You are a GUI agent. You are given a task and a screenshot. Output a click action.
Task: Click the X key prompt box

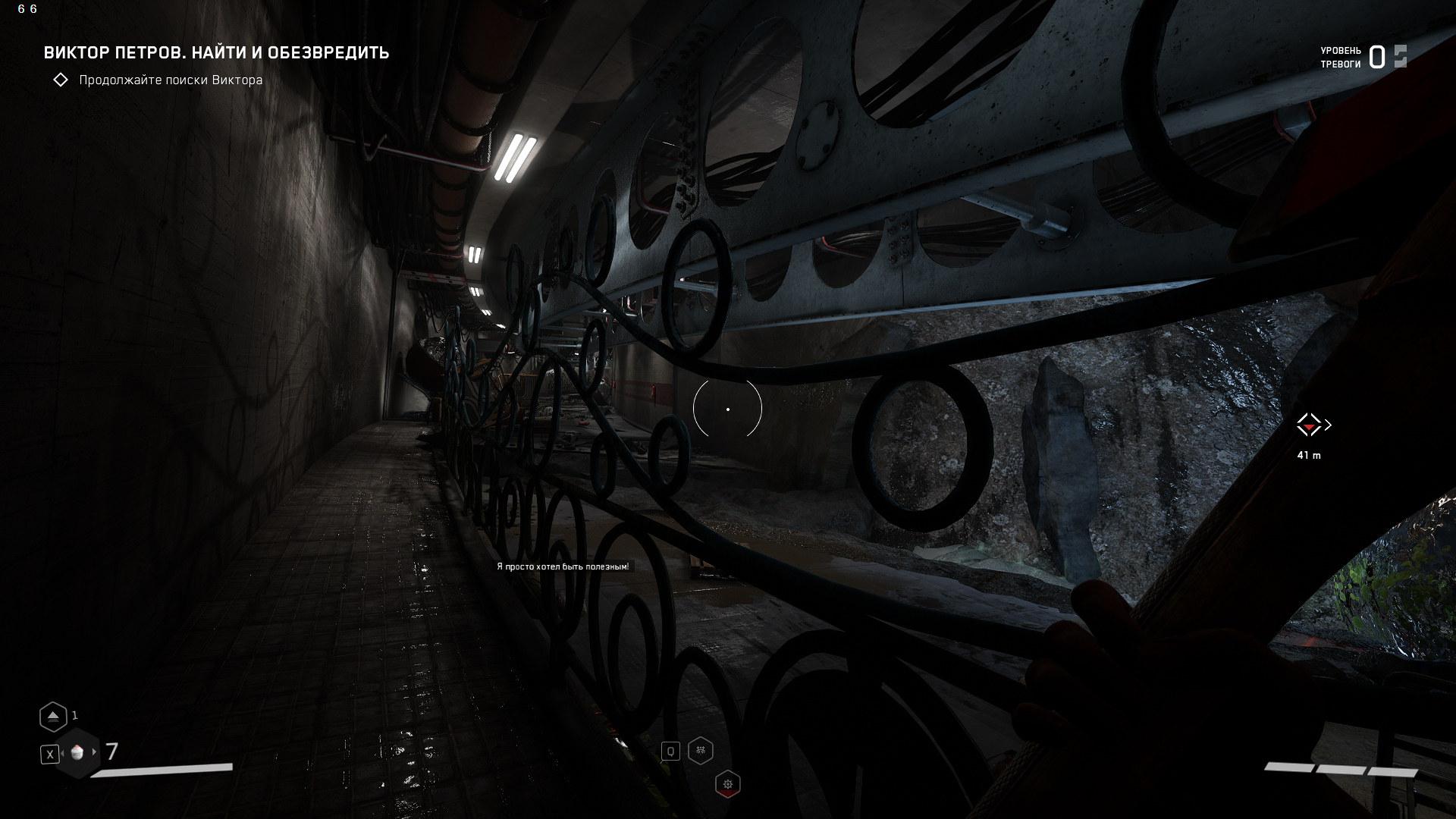[49, 753]
